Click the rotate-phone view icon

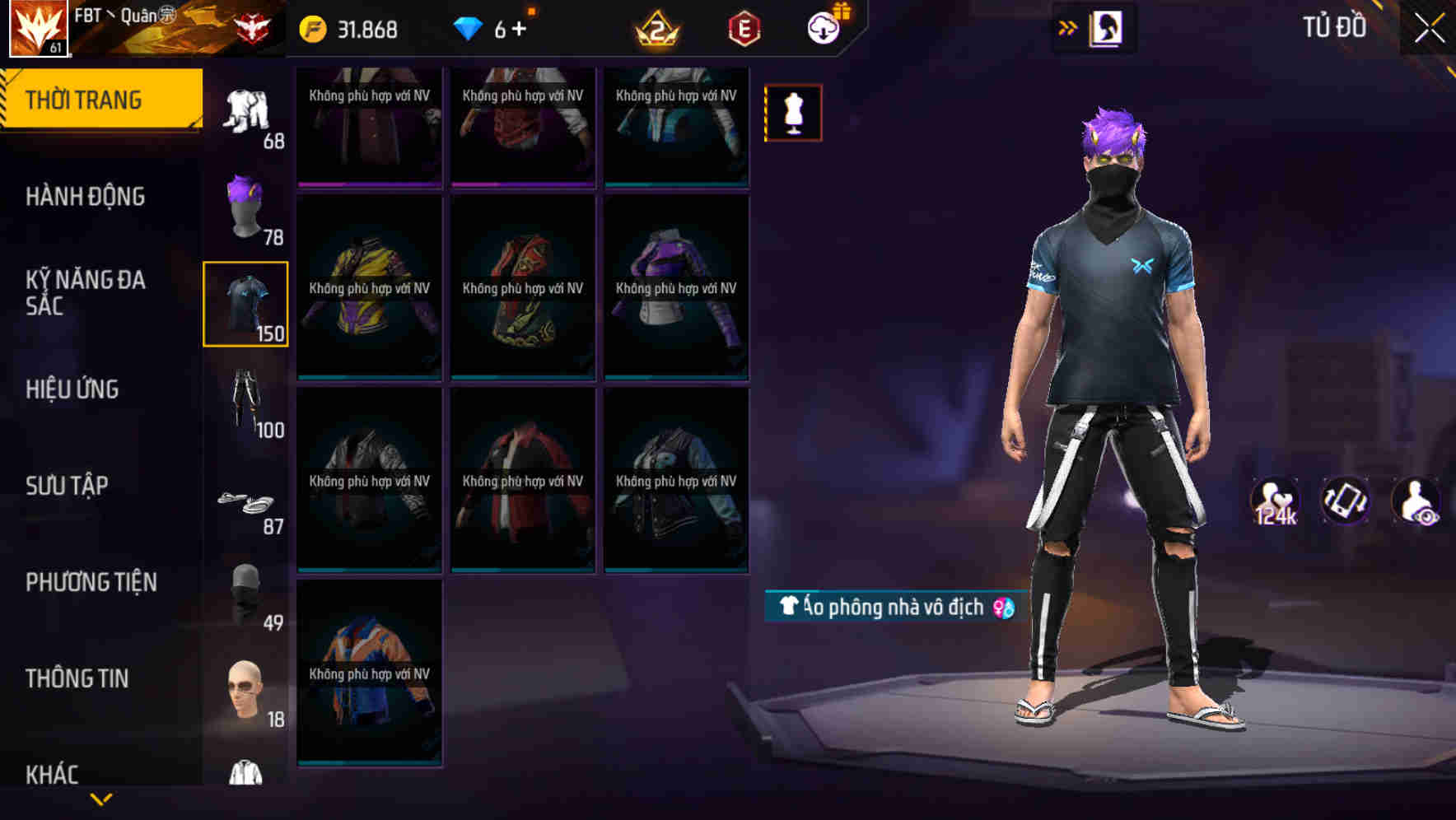(x=1345, y=502)
